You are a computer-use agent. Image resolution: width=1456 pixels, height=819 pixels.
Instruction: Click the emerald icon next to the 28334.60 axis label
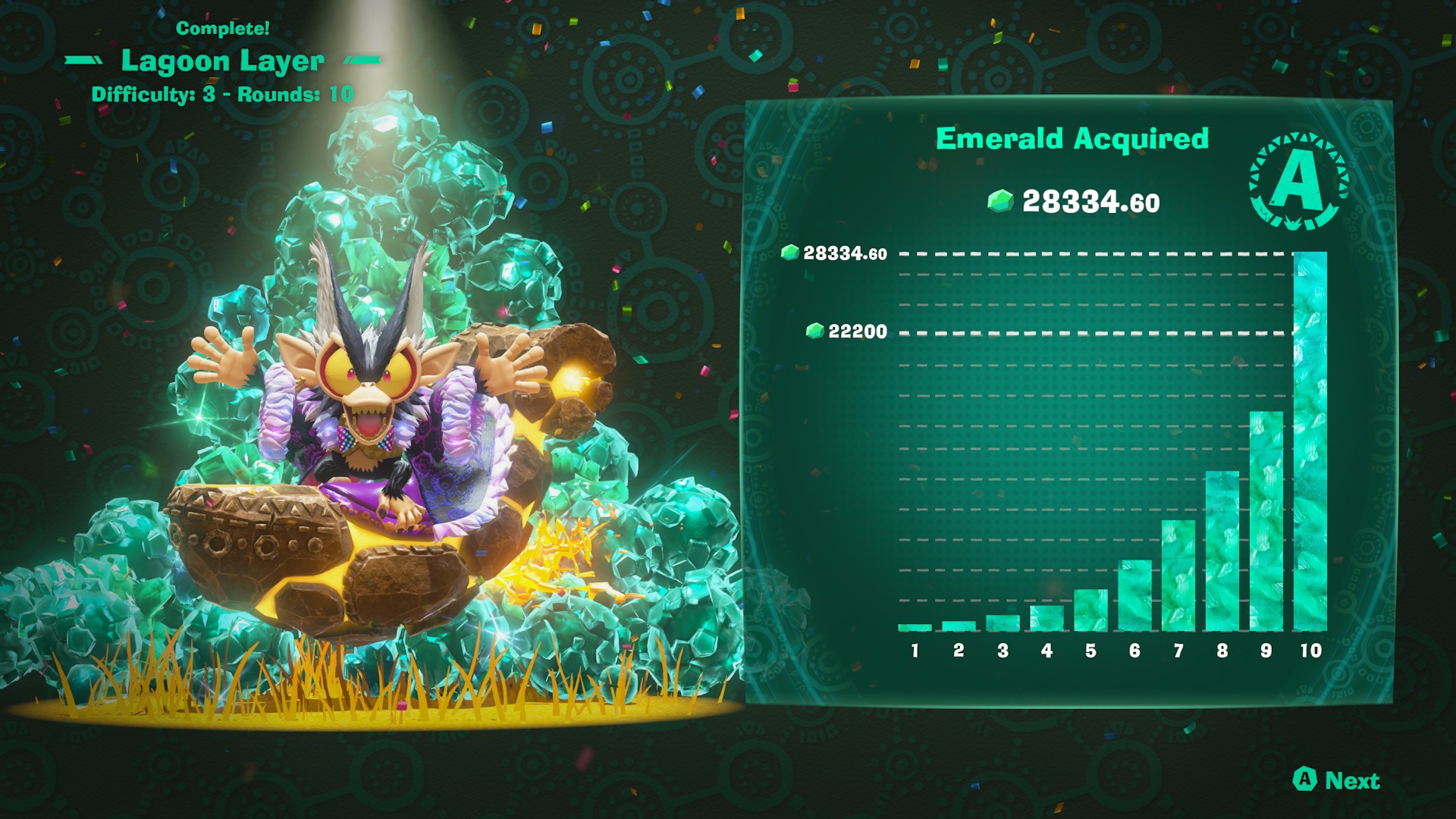click(790, 252)
